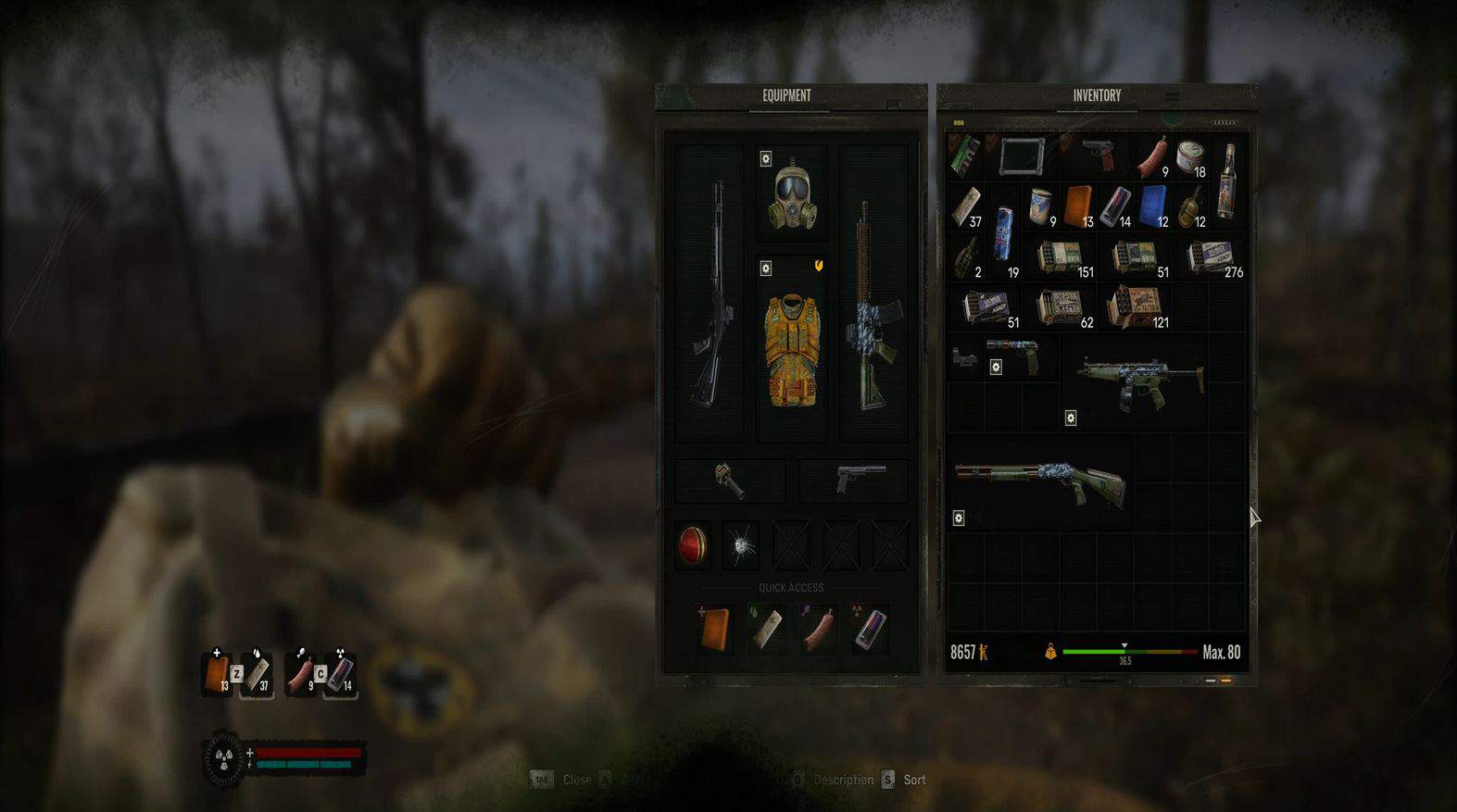Screen dimensions: 1457x812
Task: Select the long black rifle in equipment
Action: point(710,294)
